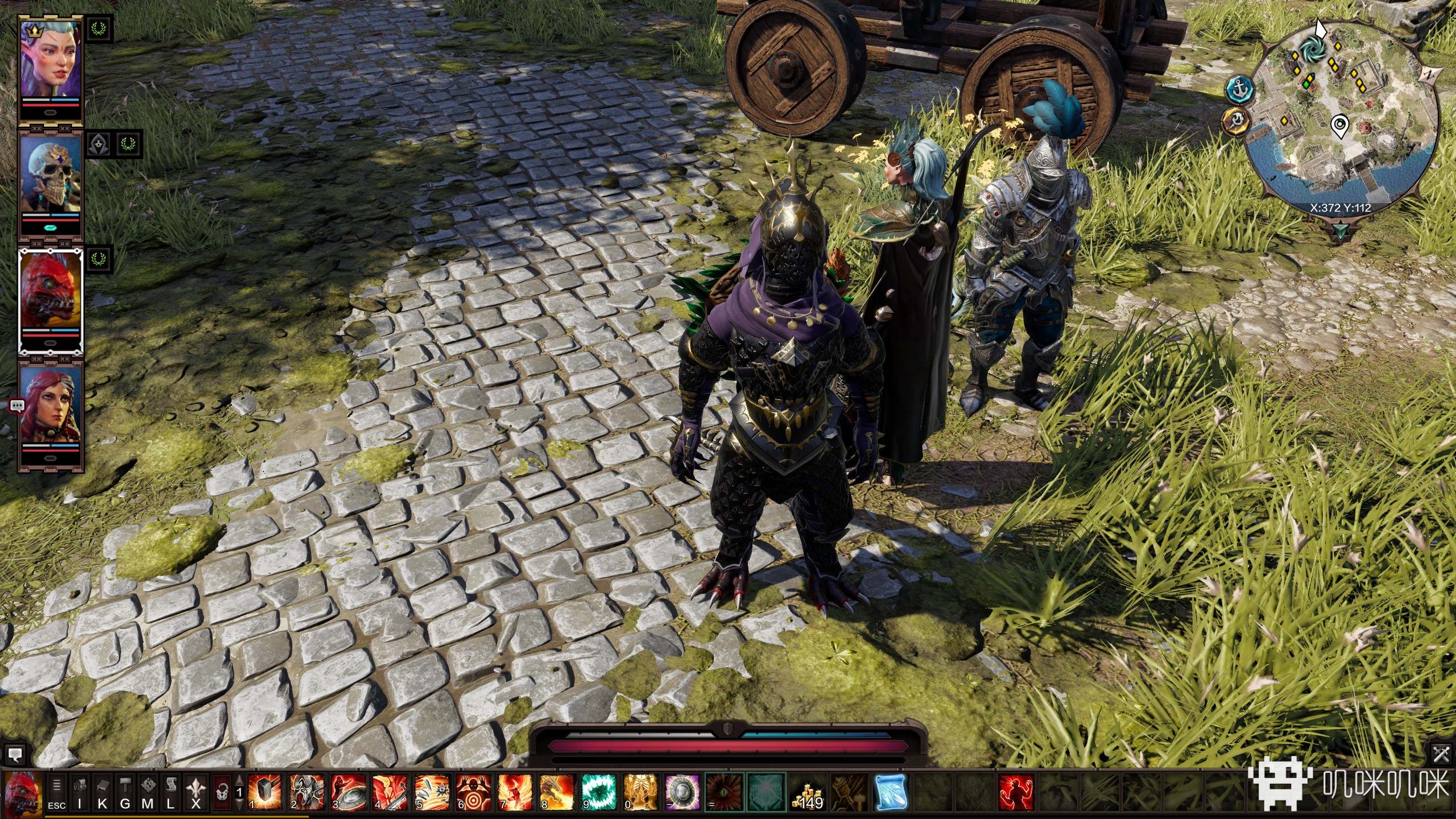Use the shield throw skill in slot 3
Screen dimensions: 1456x819
click(x=348, y=792)
